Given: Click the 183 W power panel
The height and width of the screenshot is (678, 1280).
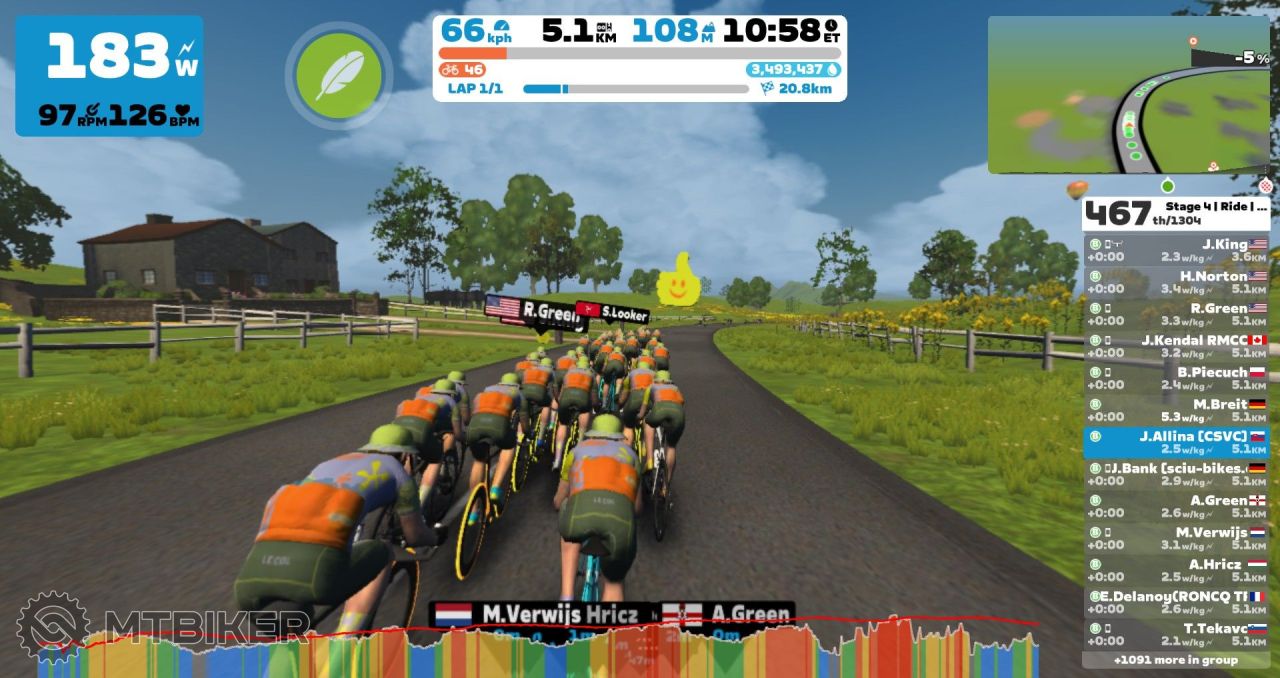Looking at the screenshot, I should (x=109, y=76).
